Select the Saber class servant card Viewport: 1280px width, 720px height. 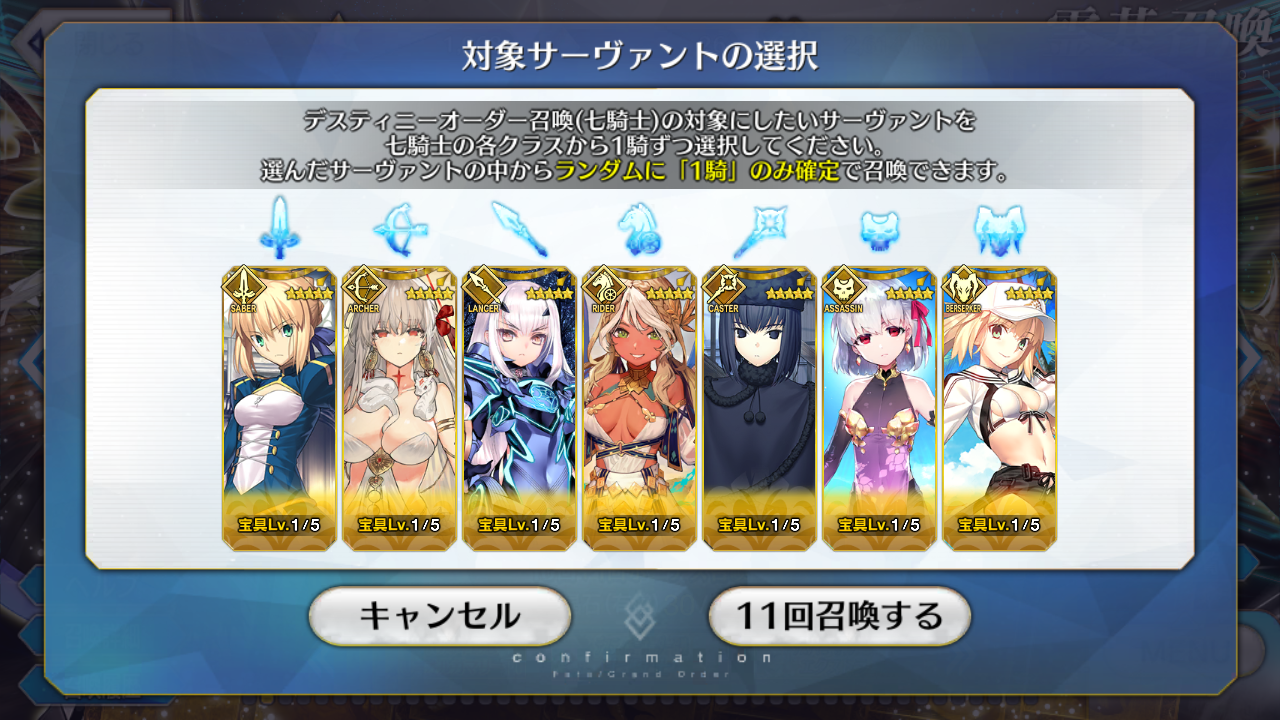279,408
